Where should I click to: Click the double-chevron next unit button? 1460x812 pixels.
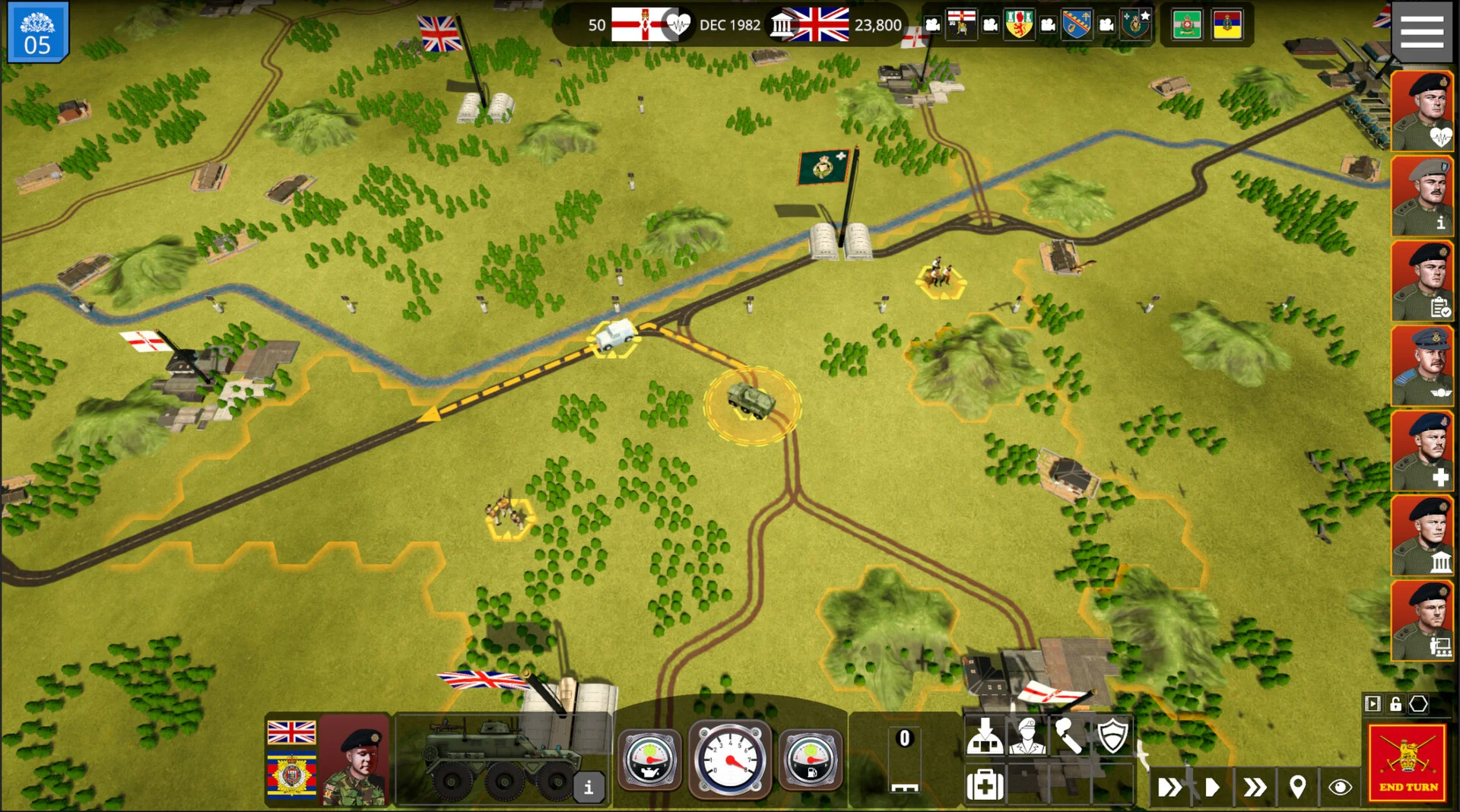(1255, 787)
